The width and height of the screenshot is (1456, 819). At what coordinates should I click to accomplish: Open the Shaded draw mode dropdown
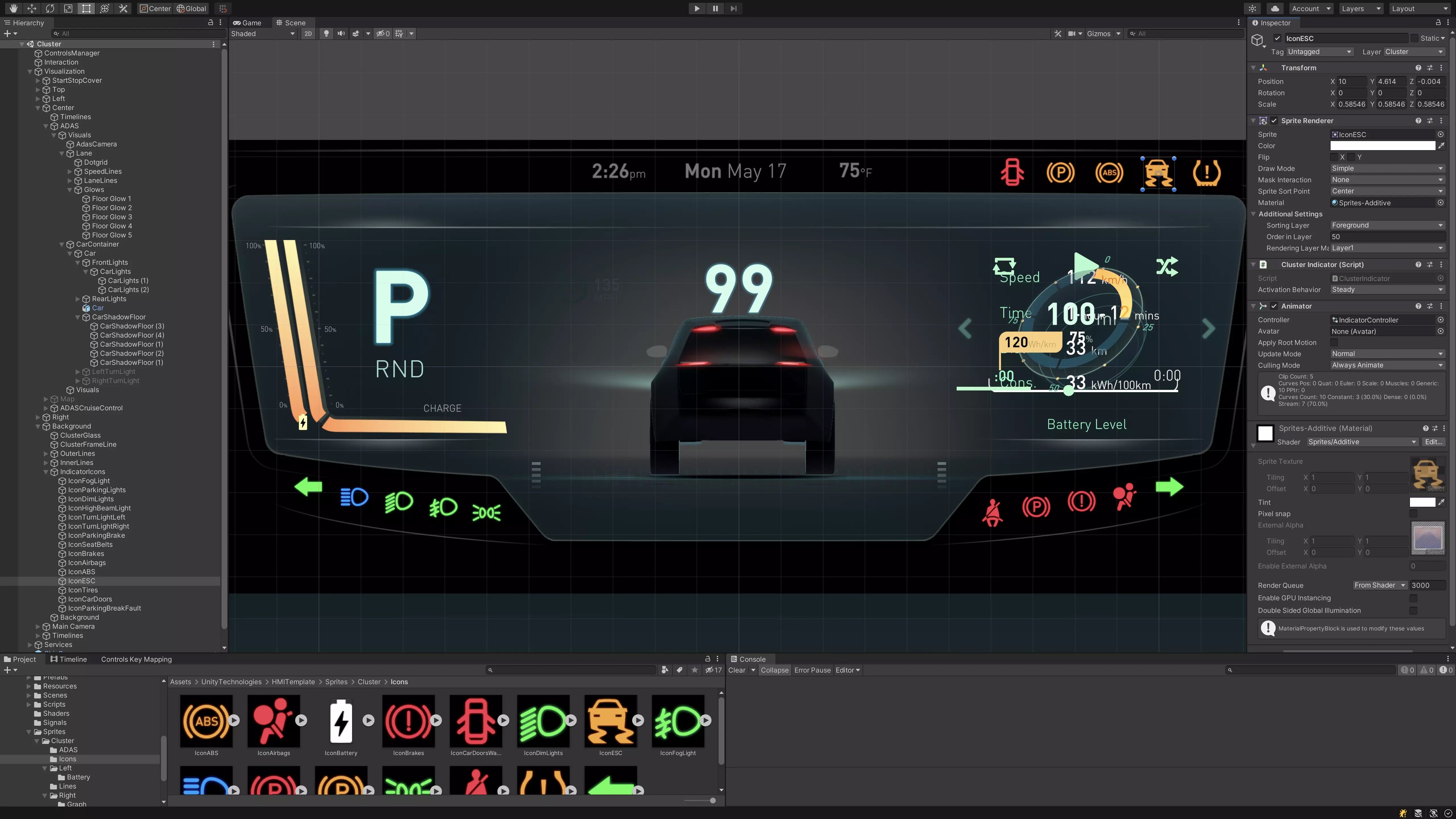(x=263, y=33)
